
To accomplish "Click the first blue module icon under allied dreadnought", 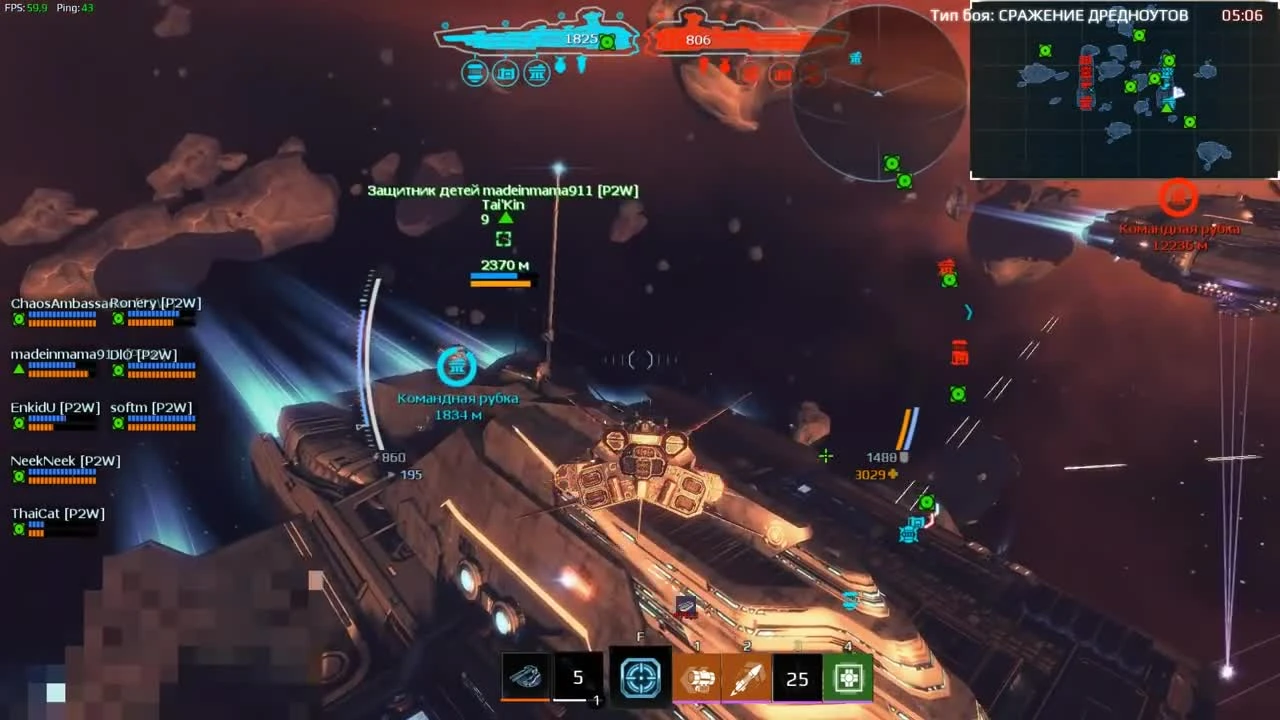I will 474,73.
